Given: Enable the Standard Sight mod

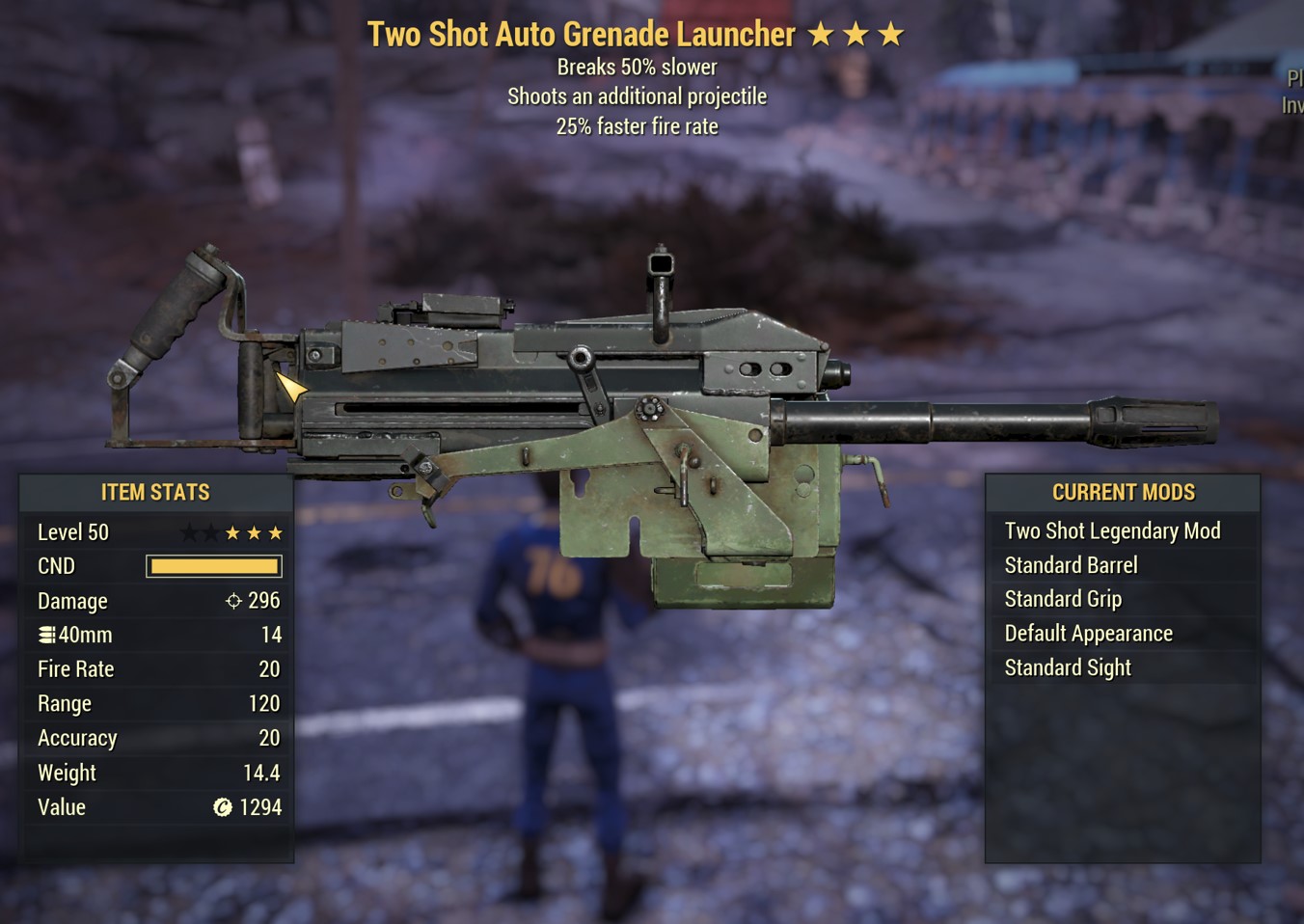Looking at the screenshot, I should 1068,666.
